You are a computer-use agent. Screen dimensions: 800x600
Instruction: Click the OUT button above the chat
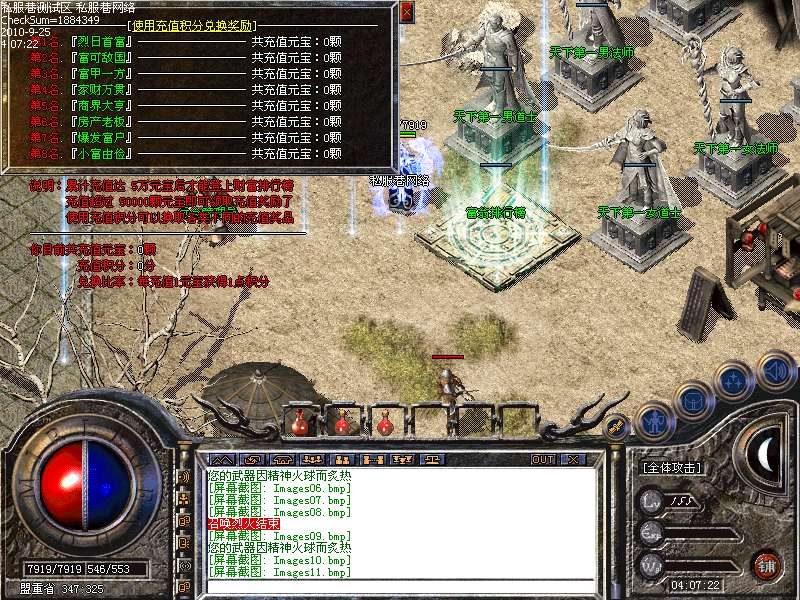point(543,460)
